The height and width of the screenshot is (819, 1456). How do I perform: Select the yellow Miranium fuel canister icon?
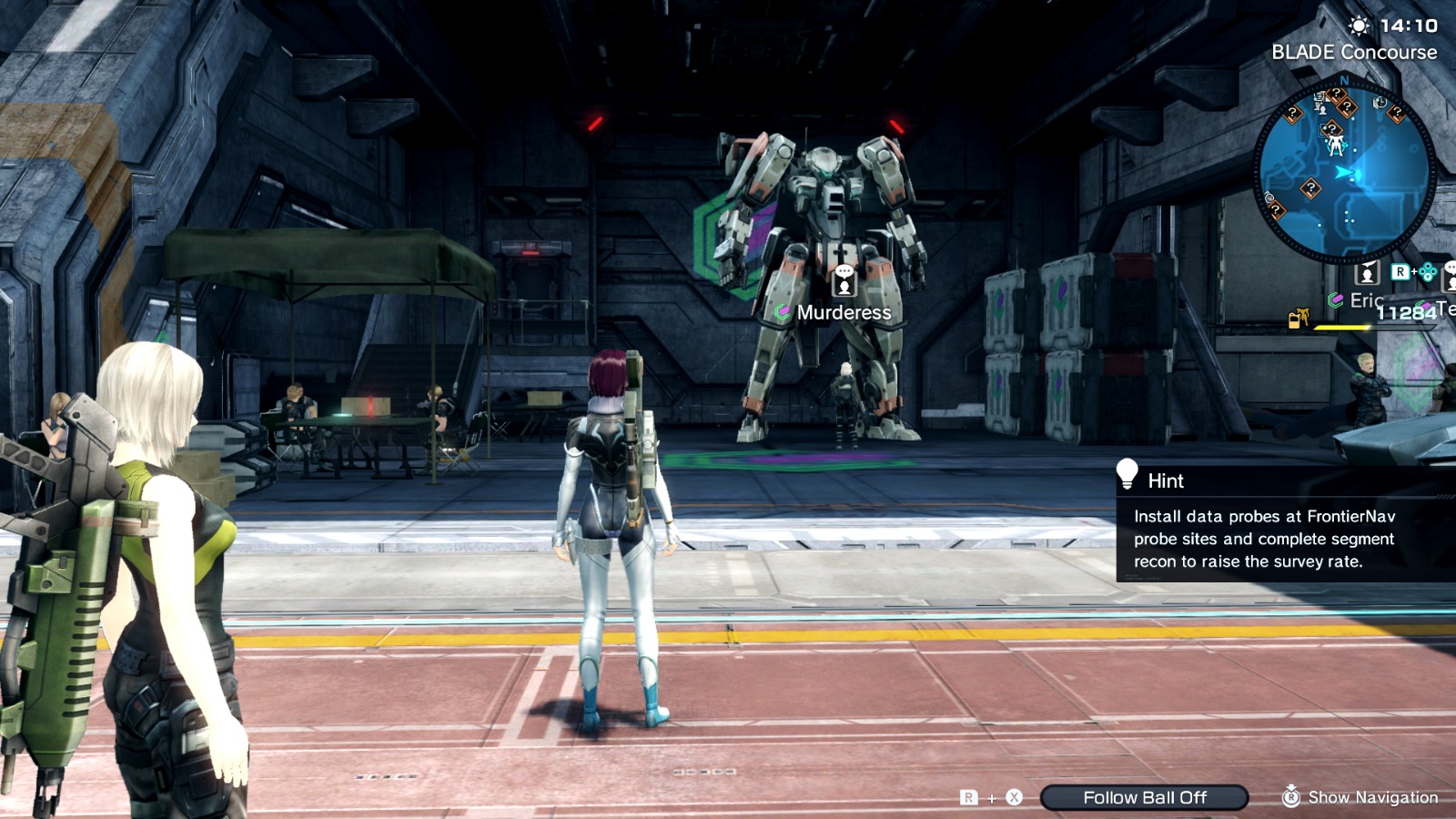1296,317
